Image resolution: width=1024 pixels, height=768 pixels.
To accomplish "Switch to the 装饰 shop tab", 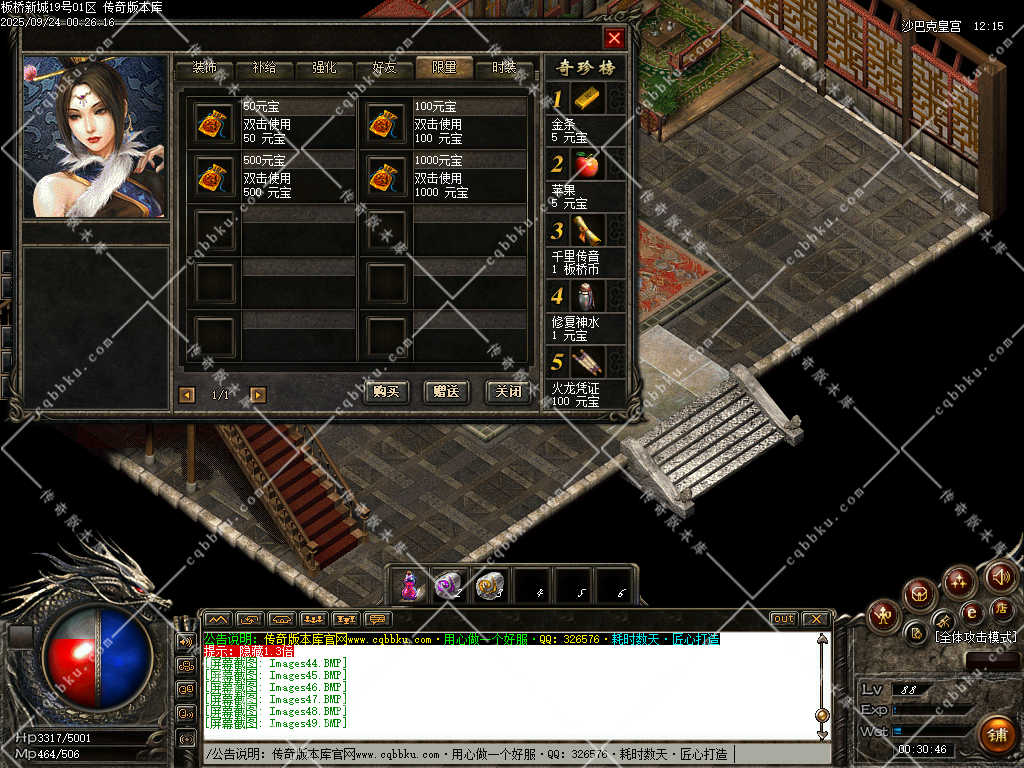I will point(205,68).
